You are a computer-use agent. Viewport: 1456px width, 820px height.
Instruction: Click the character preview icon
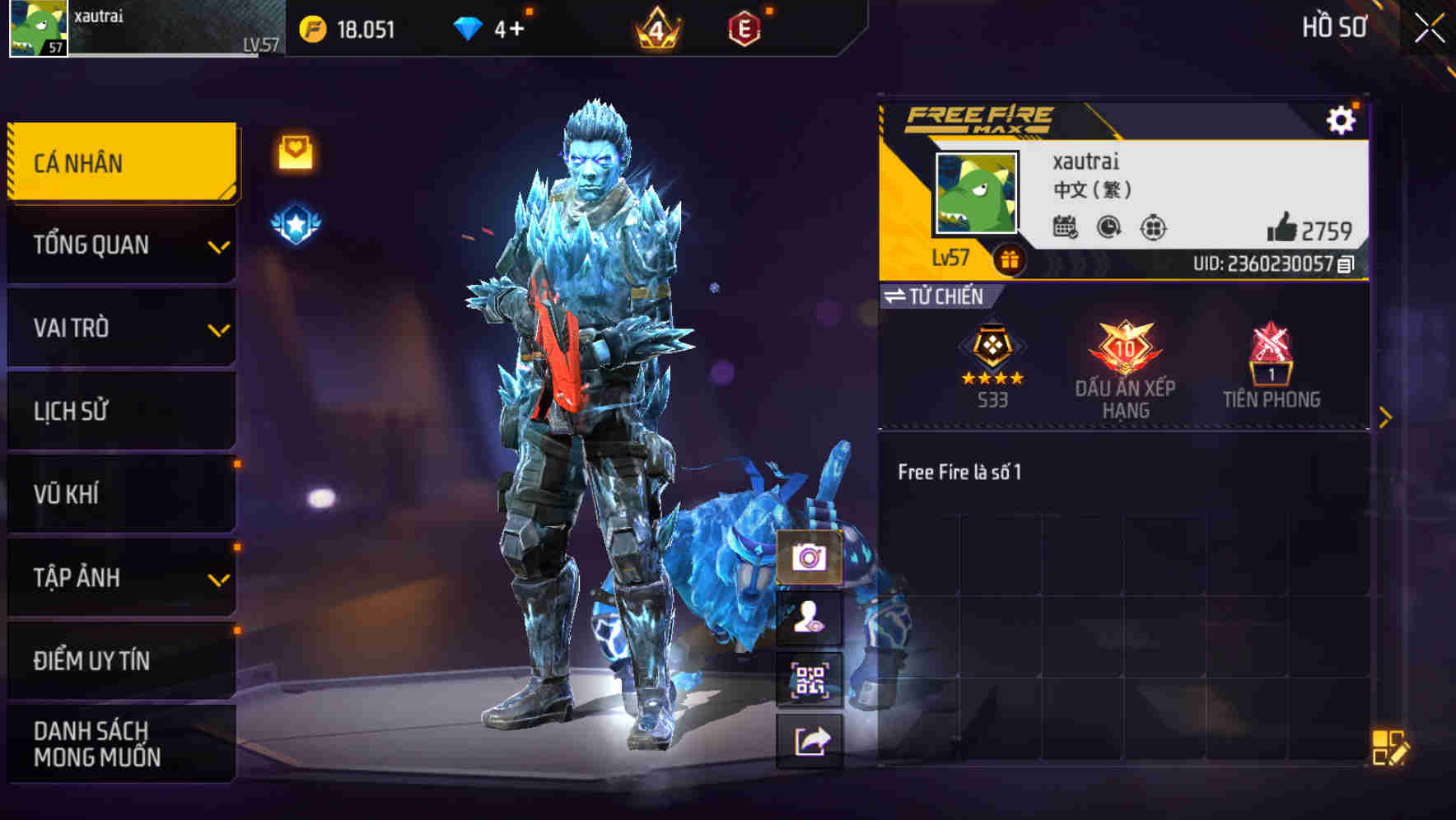click(x=811, y=619)
